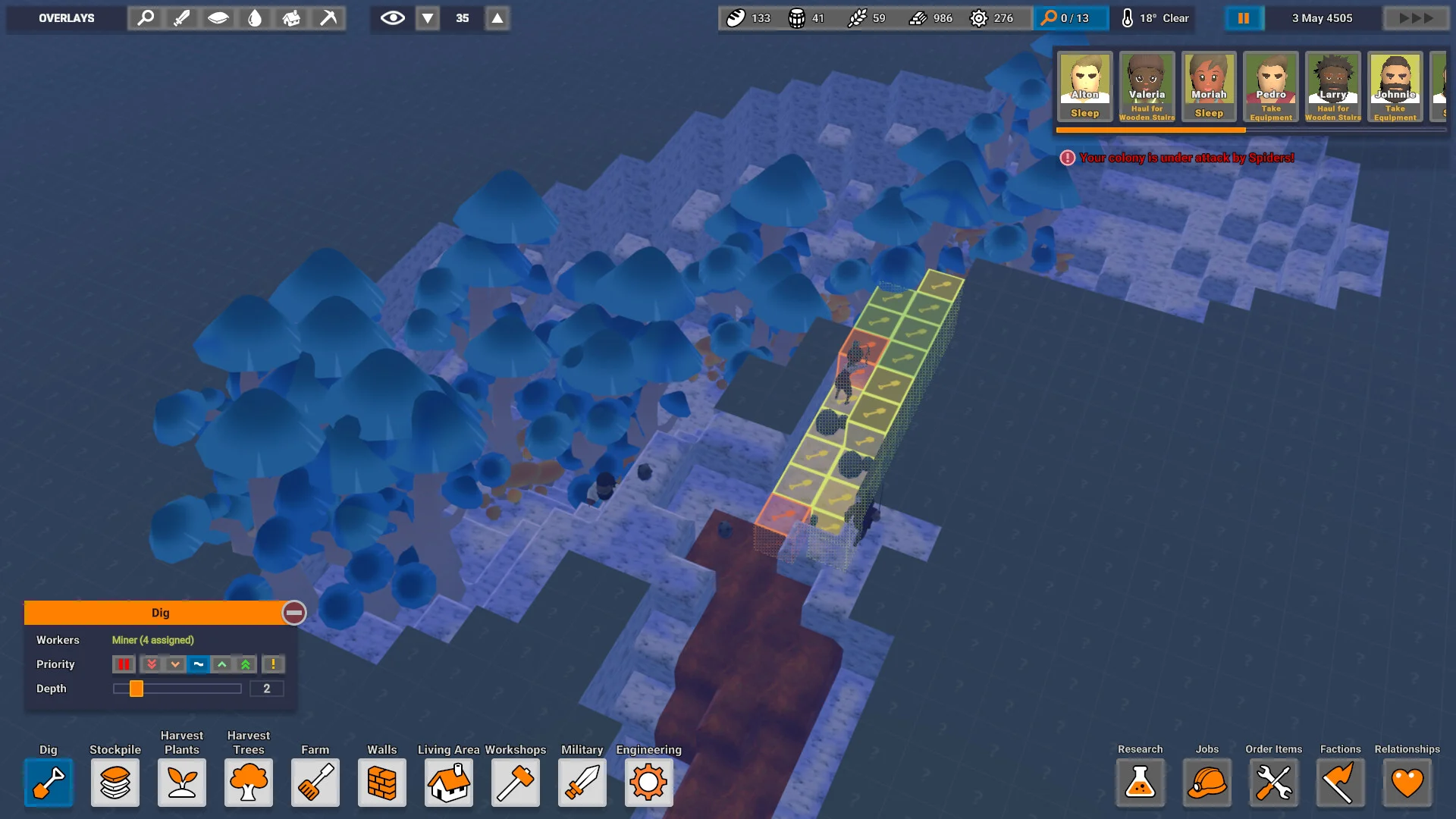Select the Harvest Plants tool
This screenshot has width=1456, height=819.
[182, 782]
